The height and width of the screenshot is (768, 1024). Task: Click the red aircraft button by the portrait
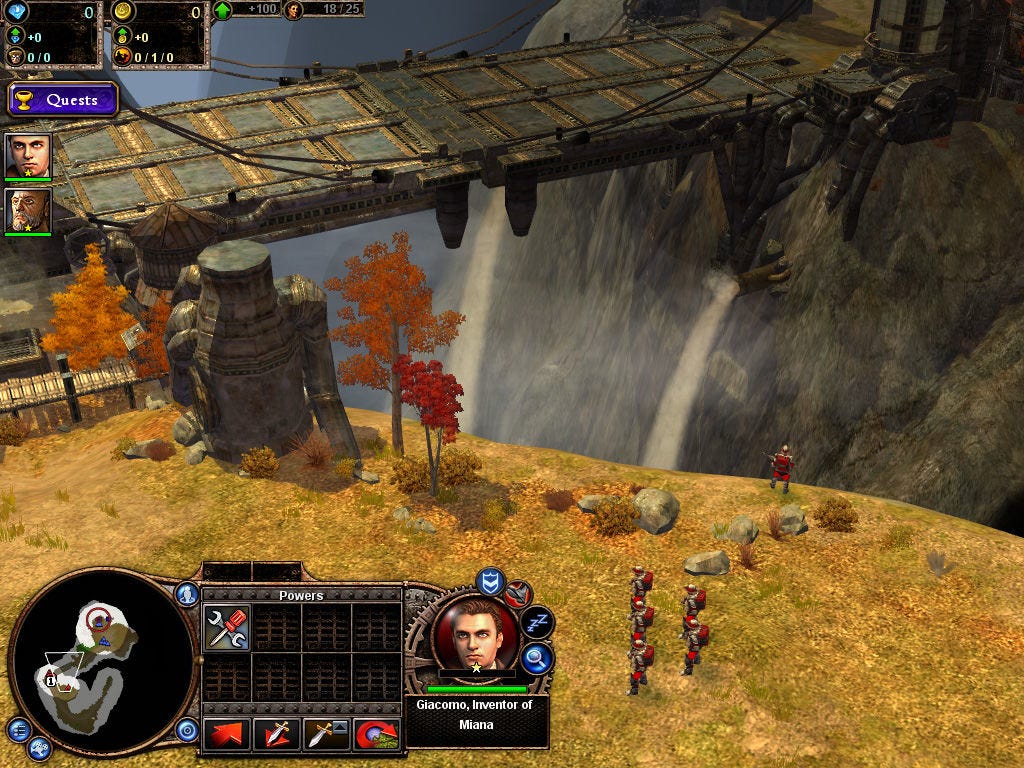pos(518,595)
